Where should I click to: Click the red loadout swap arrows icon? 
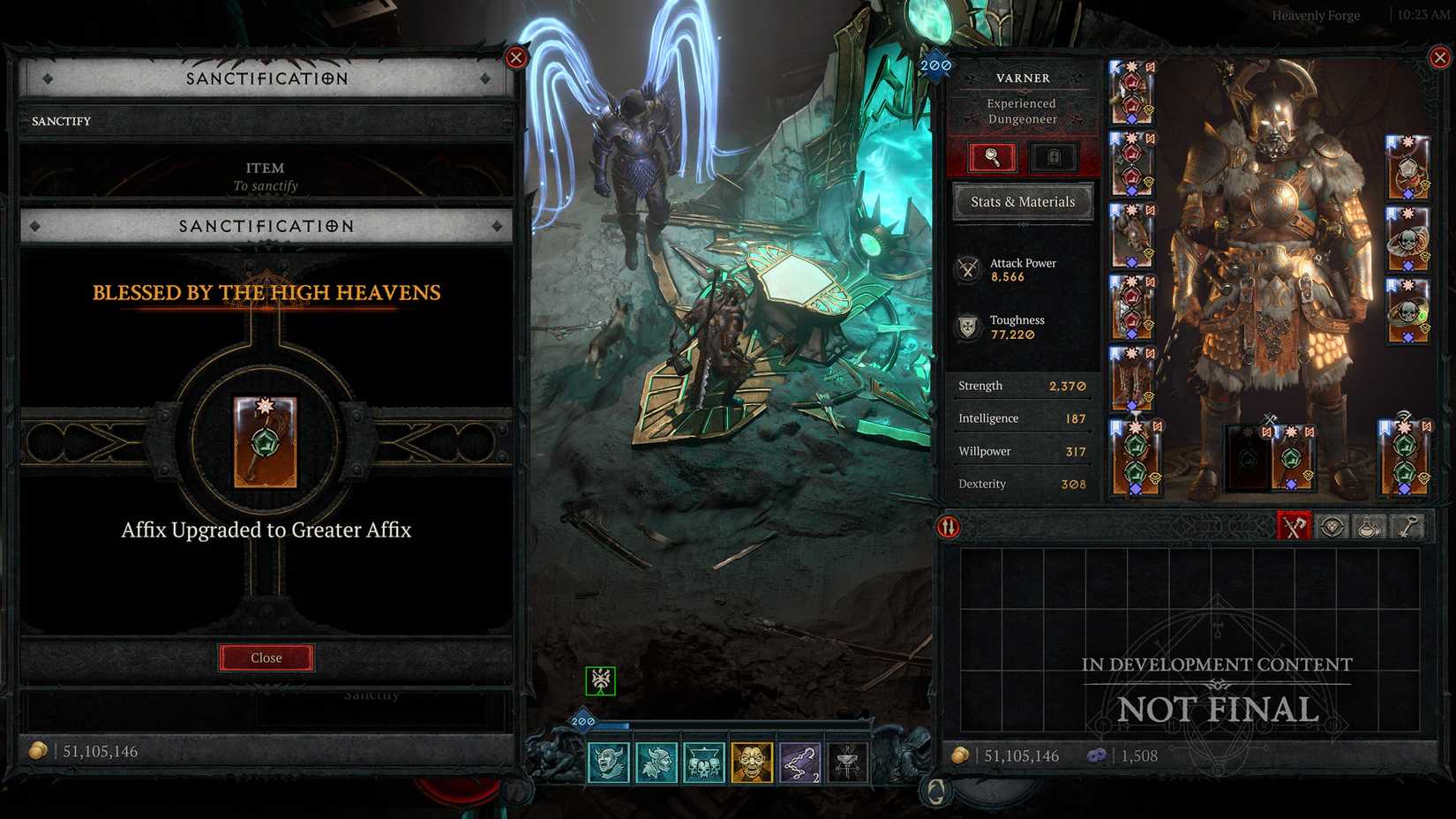click(x=948, y=527)
